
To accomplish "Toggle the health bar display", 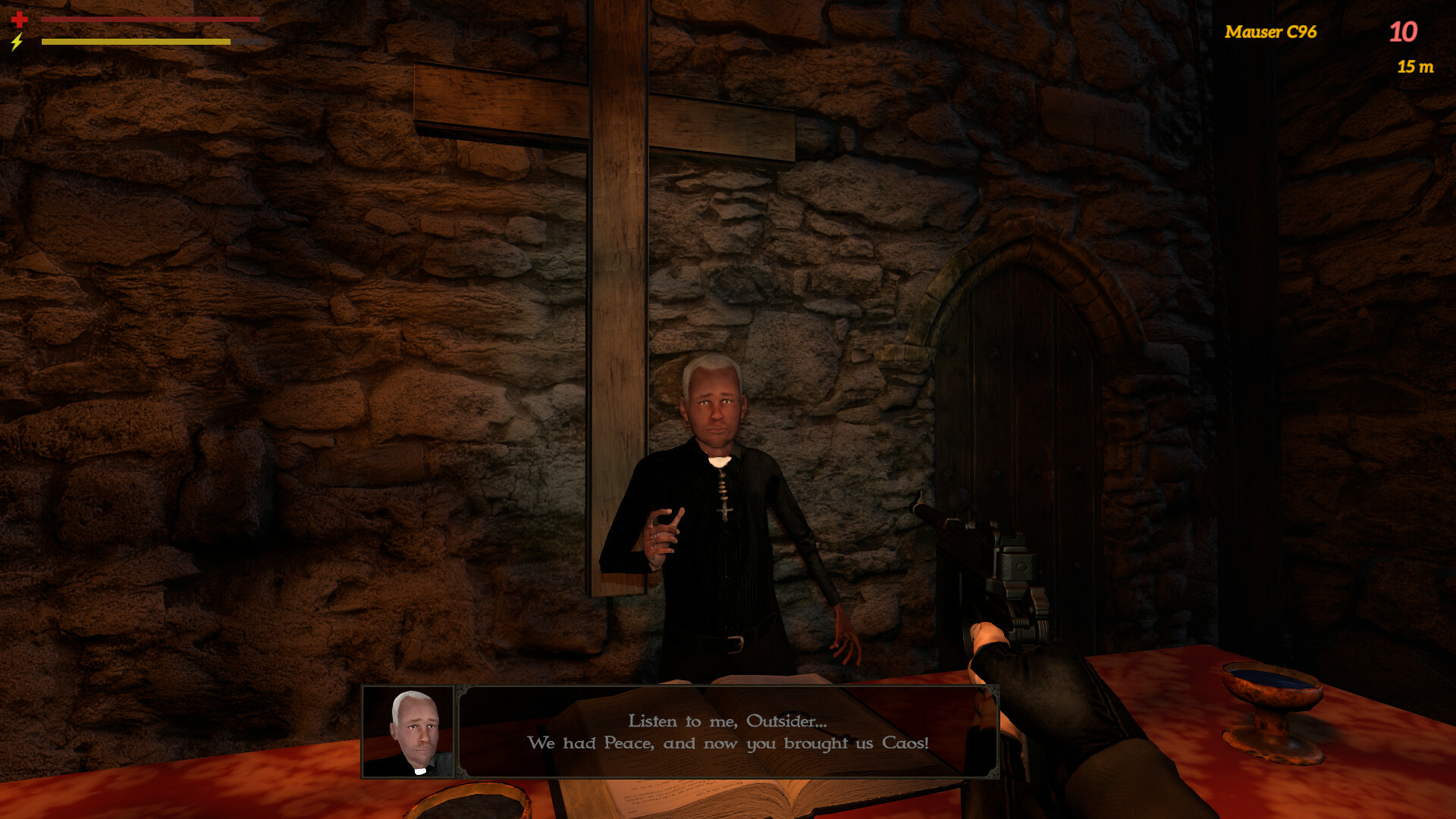I will 148,19.
